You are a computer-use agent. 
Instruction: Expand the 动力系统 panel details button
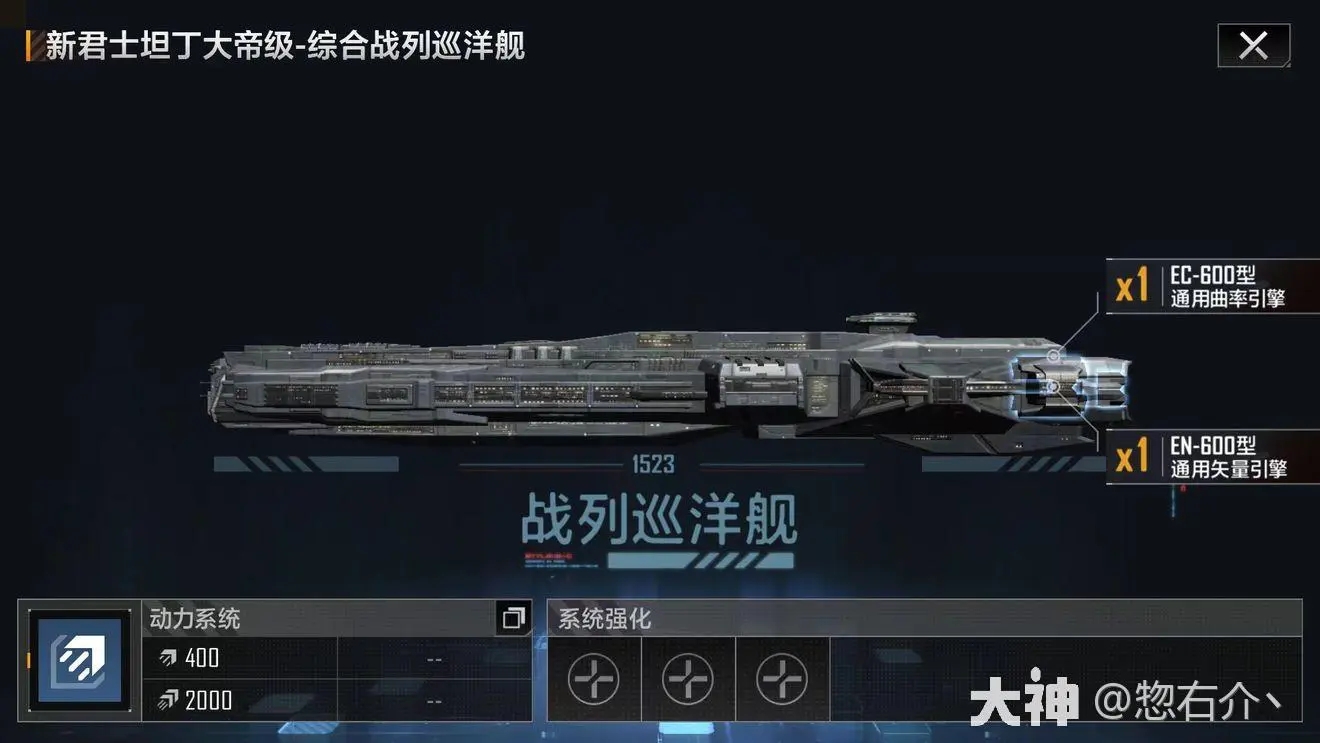click(513, 618)
